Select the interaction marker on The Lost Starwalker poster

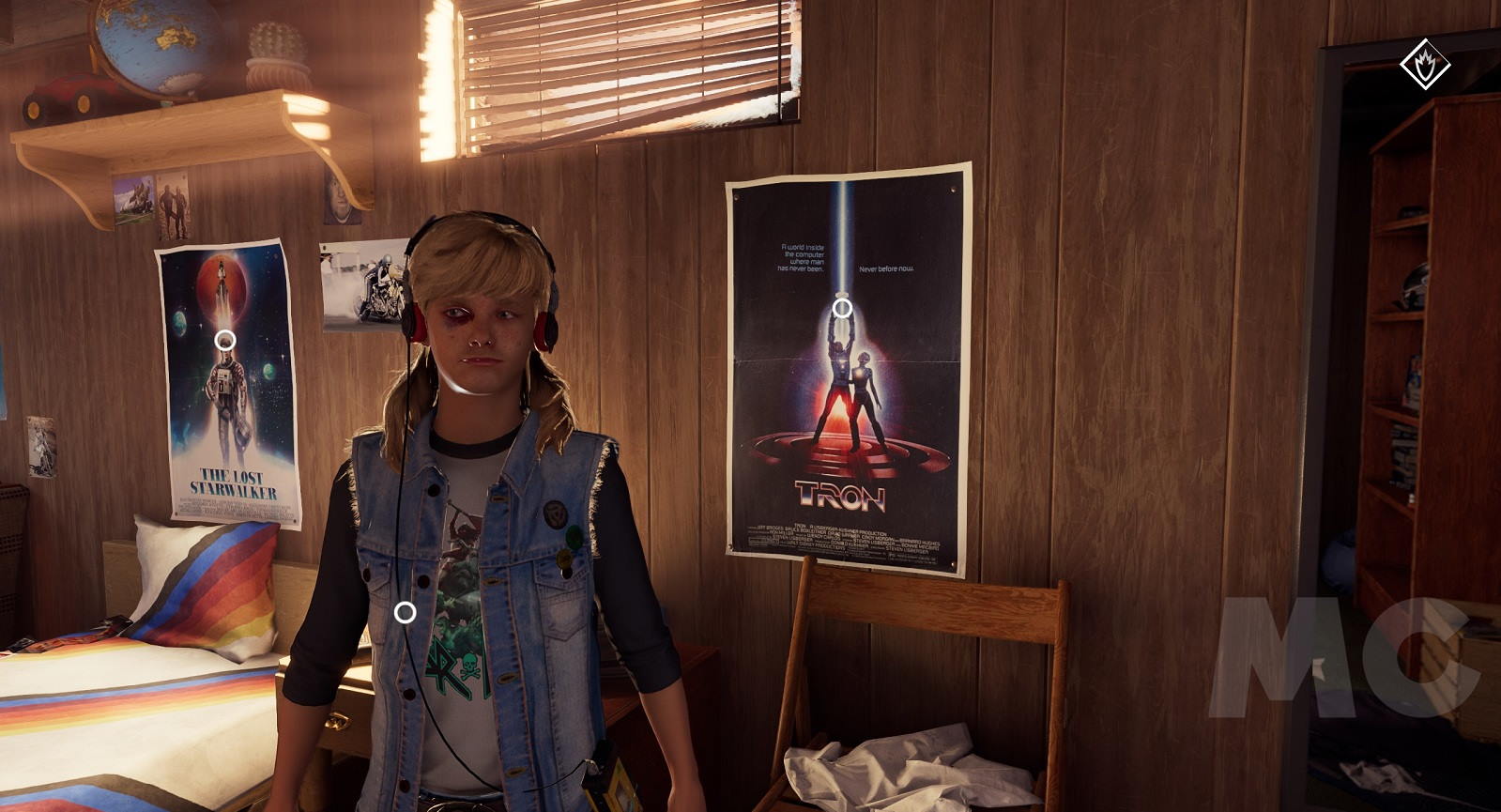[225, 341]
